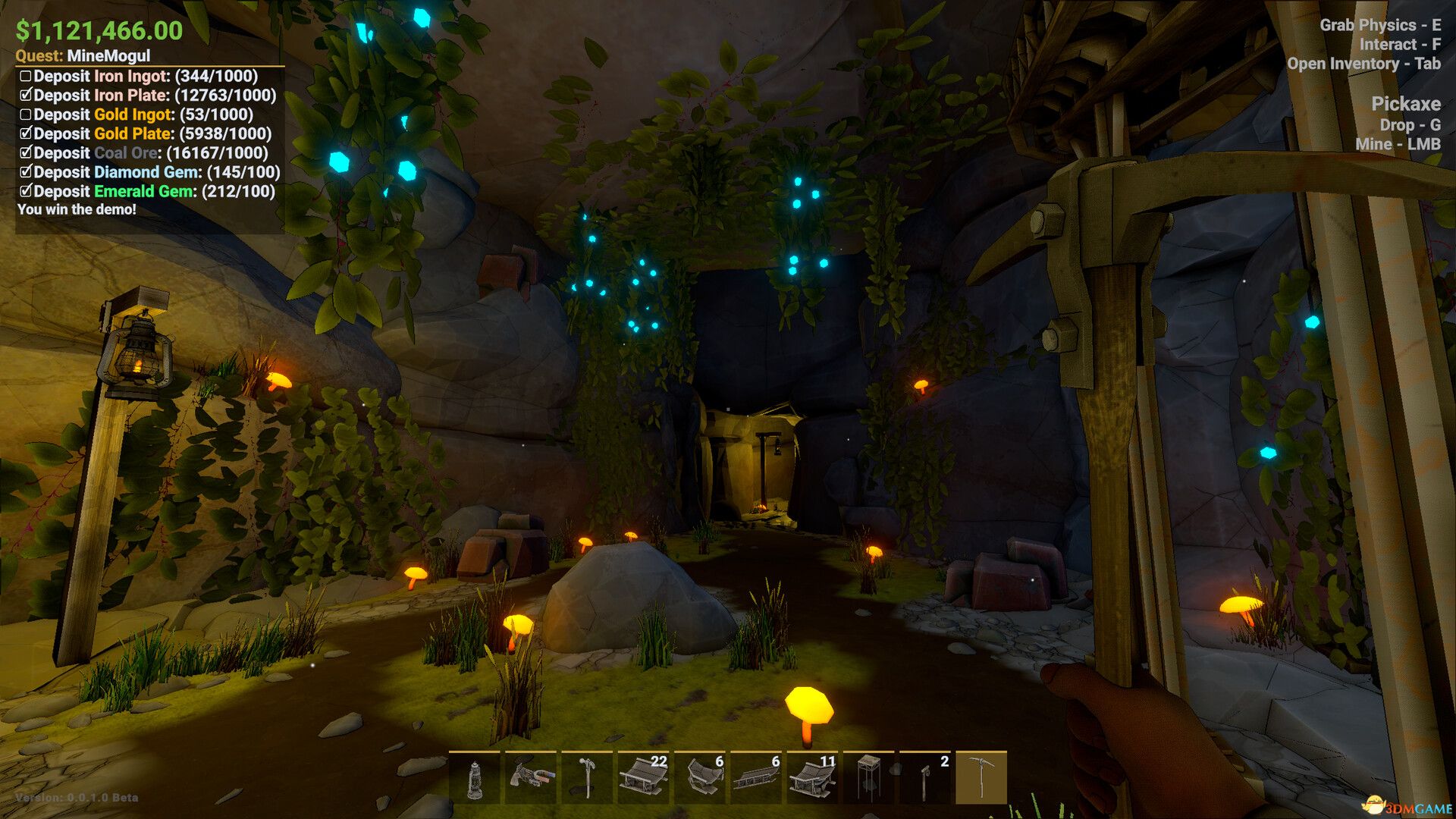This screenshot has width=1456, height=819.
Task: Select the scaffold tower hotbar slot
Action: (x=869, y=778)
